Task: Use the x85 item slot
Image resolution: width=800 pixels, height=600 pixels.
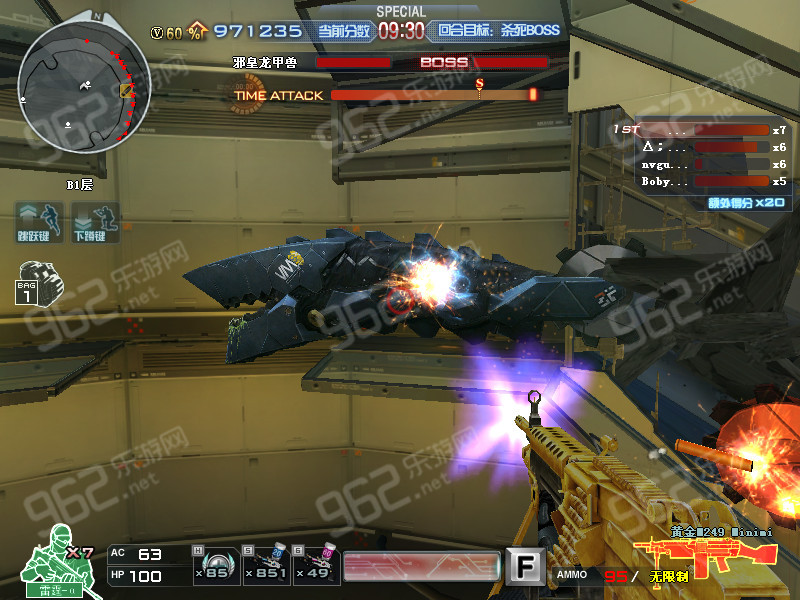Action: point(211,565)
